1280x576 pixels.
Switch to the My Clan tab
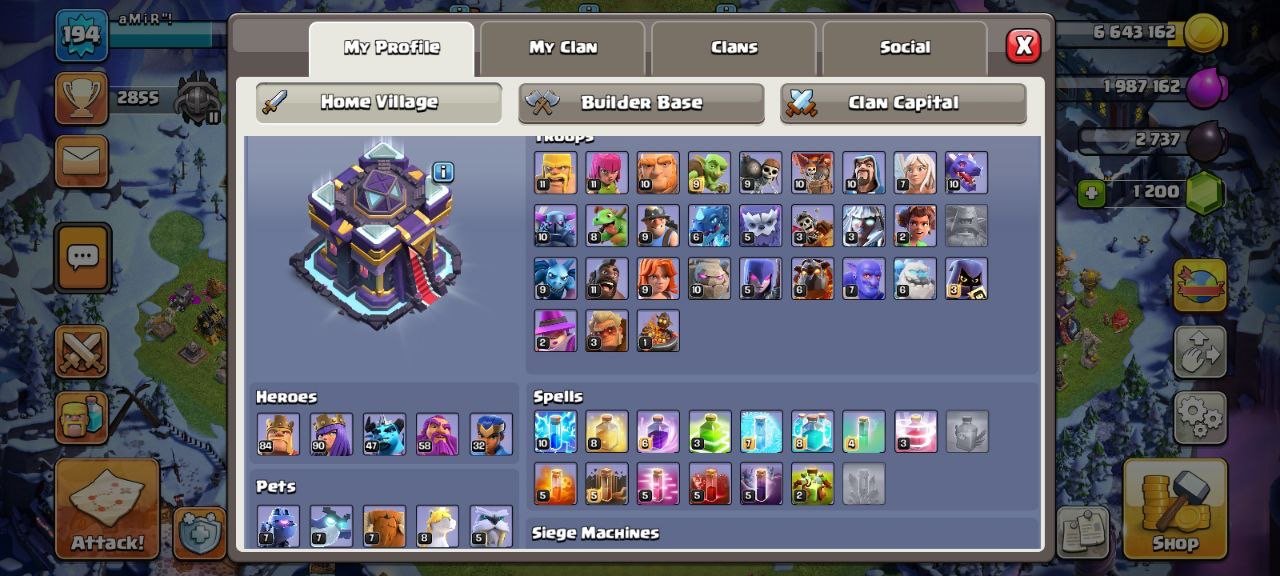click(x=562, y=48)
